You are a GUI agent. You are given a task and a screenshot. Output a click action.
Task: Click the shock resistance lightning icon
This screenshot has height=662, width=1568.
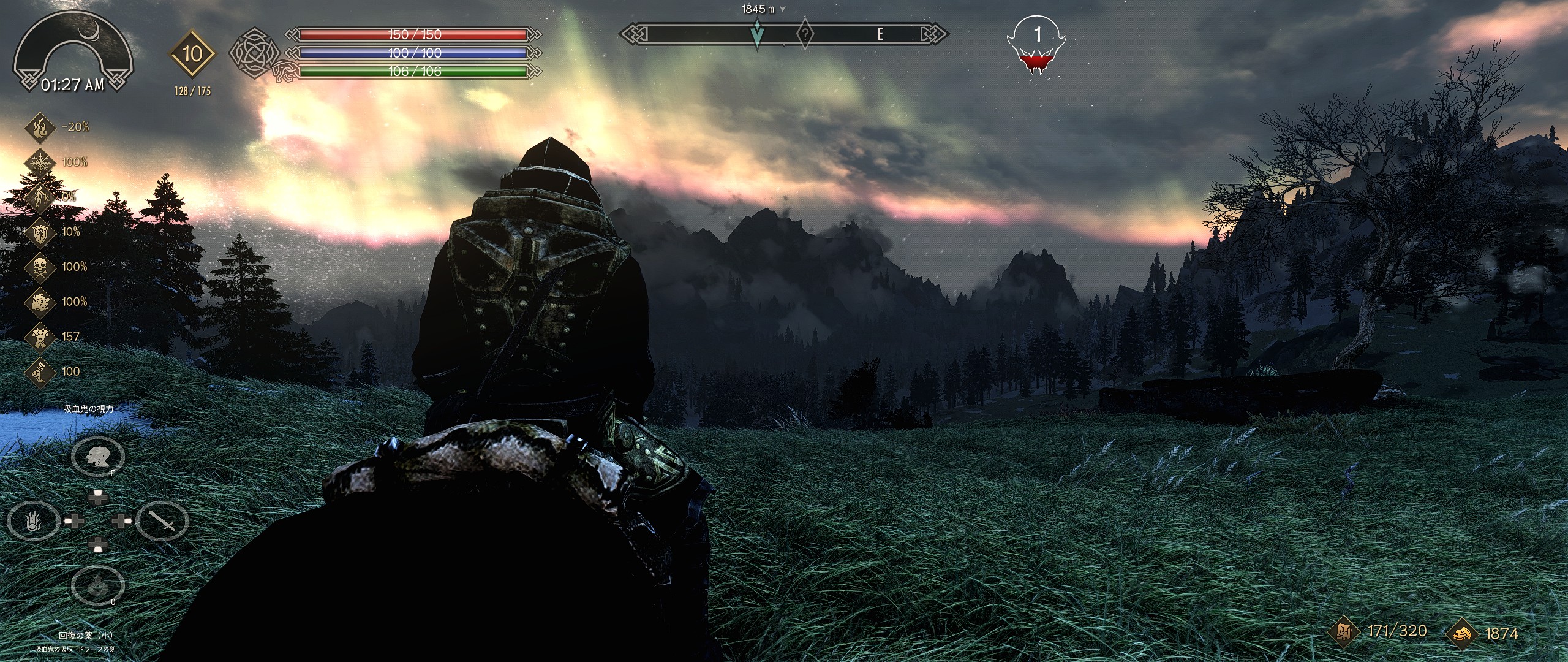coord(40,197)
